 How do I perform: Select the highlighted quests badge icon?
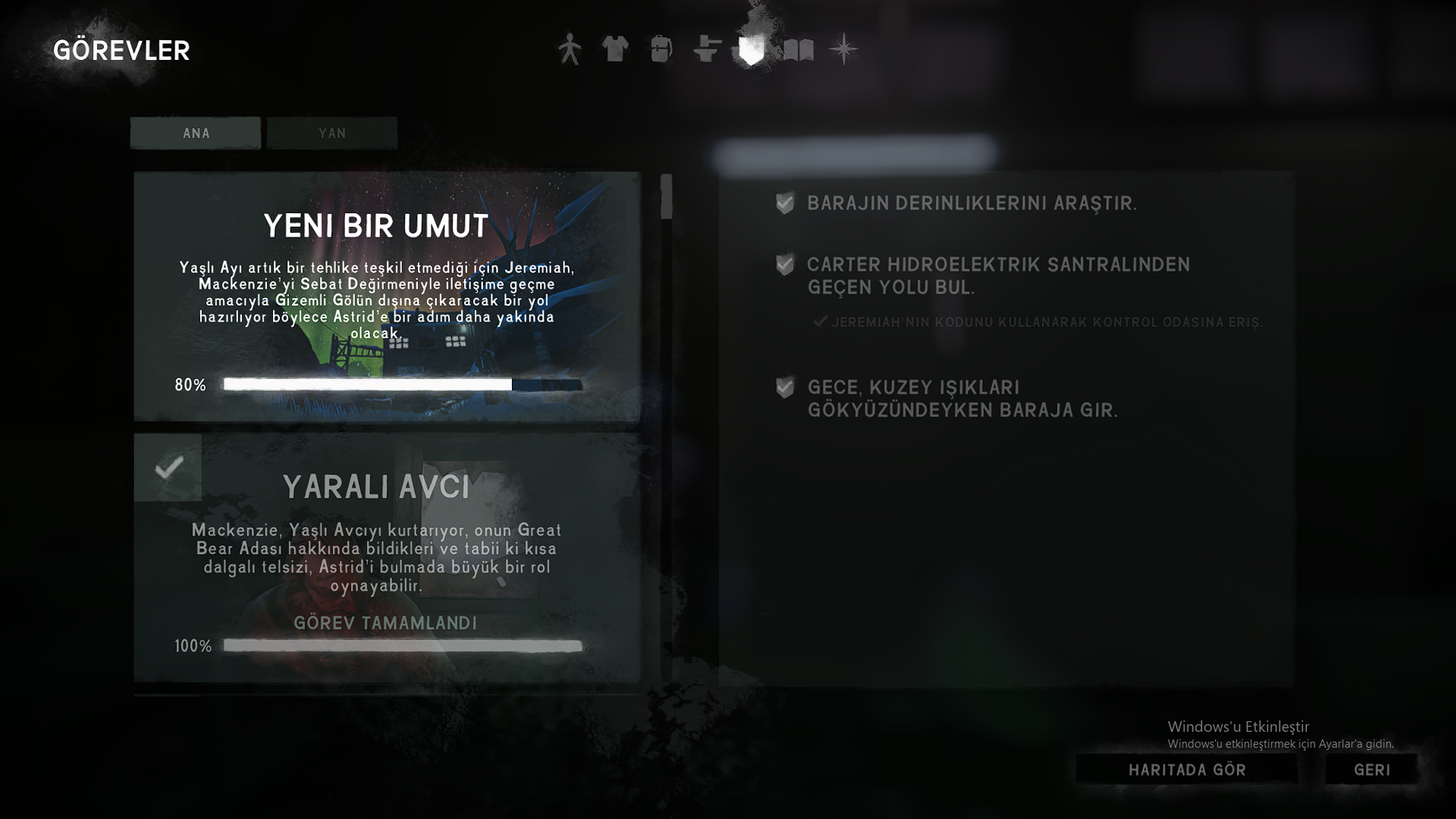point(752,50)
